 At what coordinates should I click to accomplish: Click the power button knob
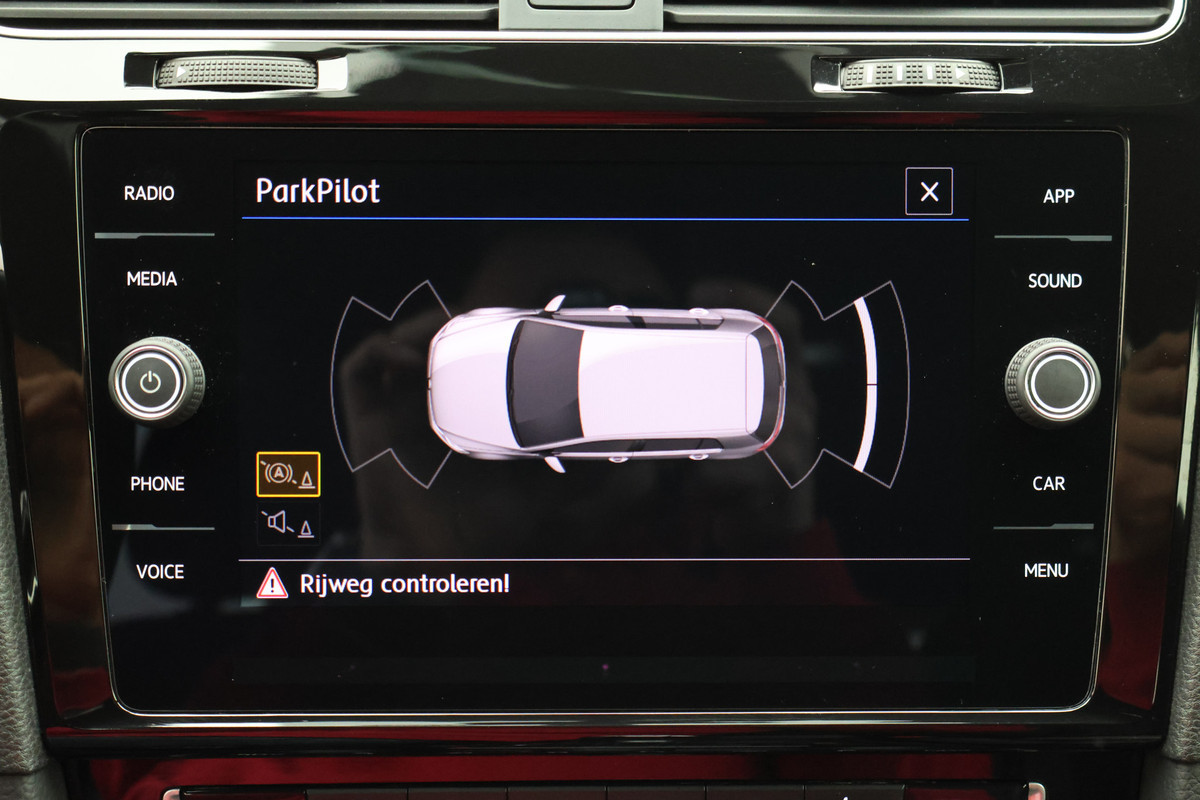click(152, 381)
